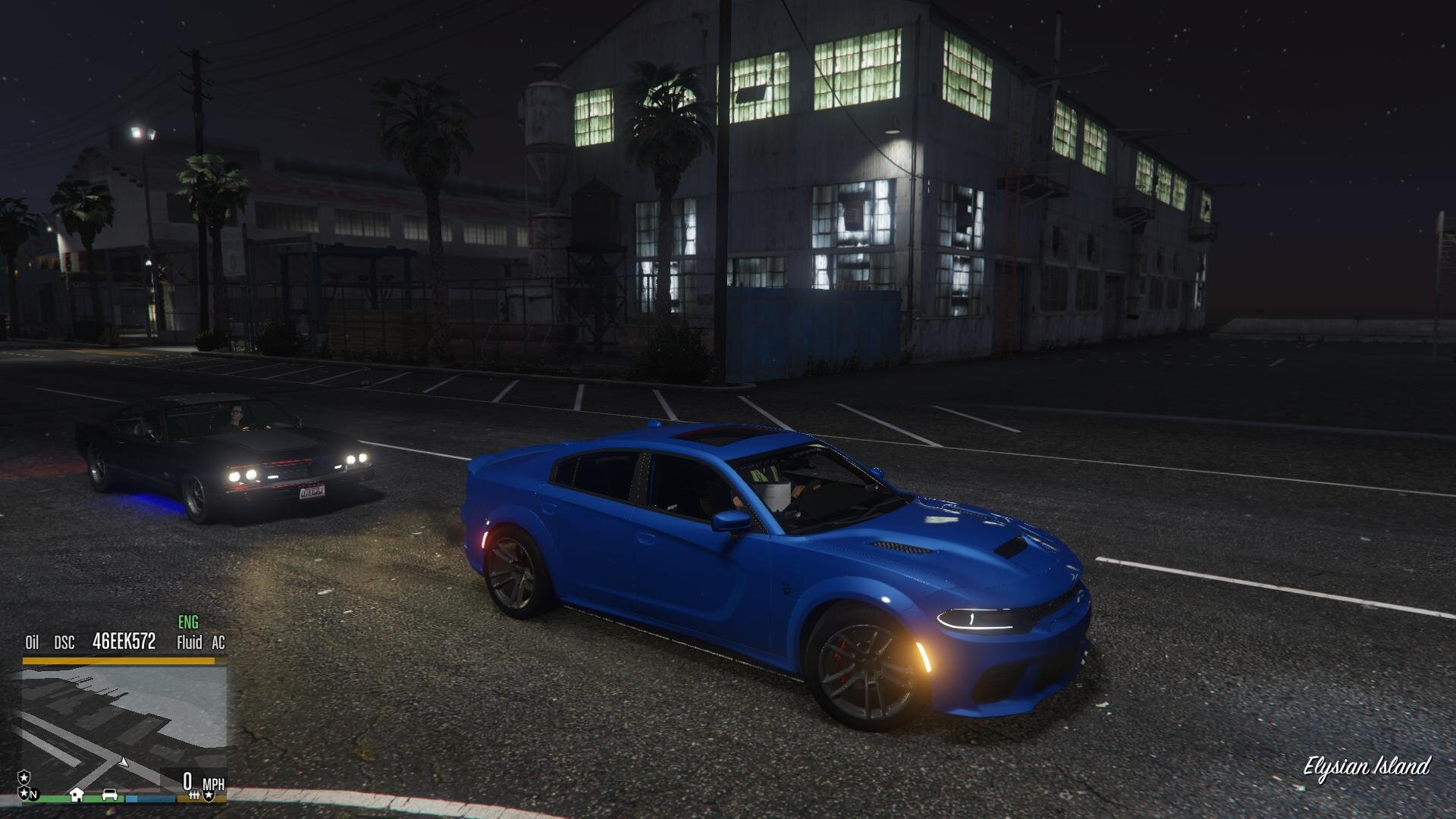The image size is (1456, 819).
Task: Select the car marker on the minimap
Action: point(110,794)
